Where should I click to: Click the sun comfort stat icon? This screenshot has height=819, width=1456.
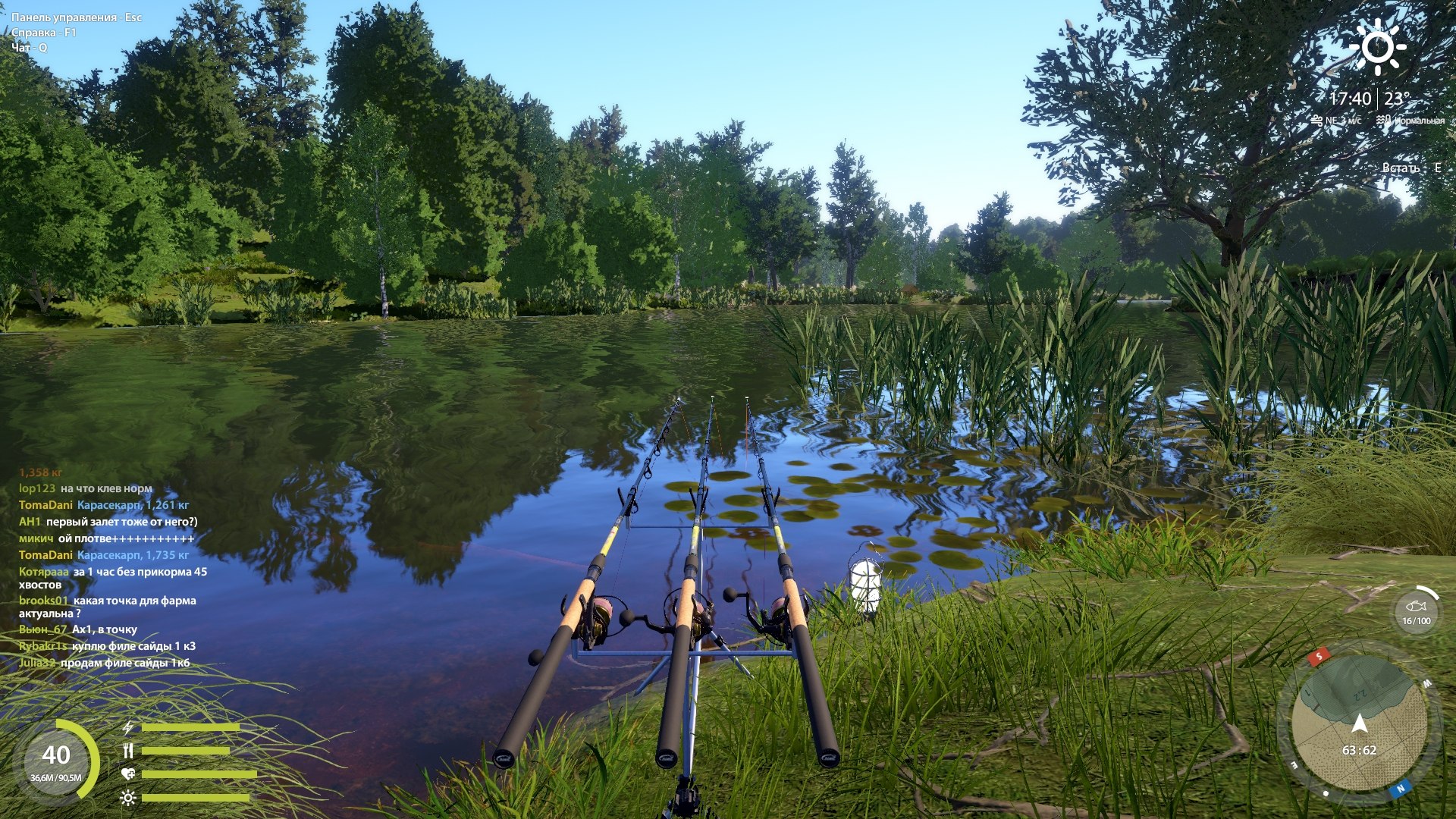pyautogui.click(x=129, y=798)
